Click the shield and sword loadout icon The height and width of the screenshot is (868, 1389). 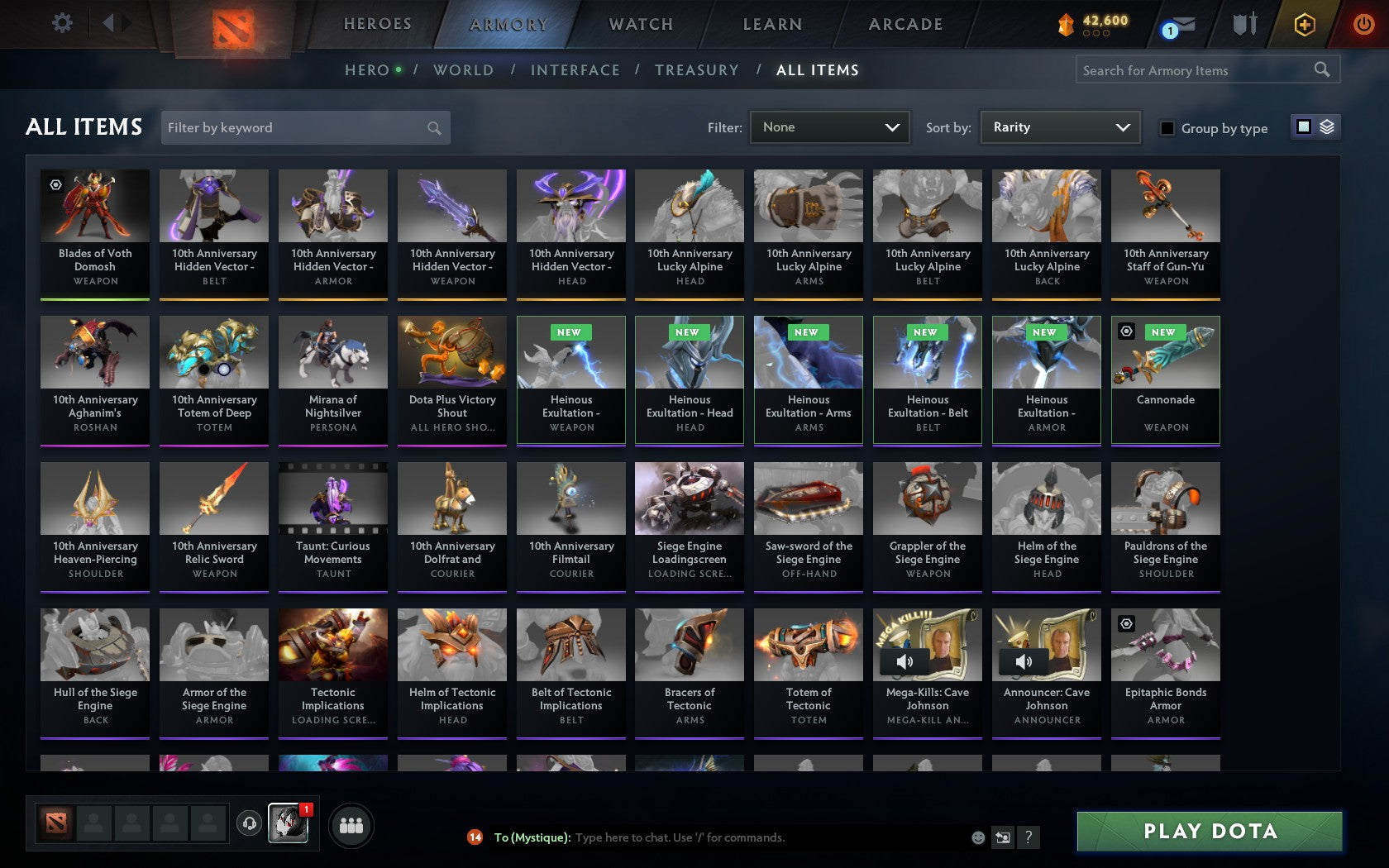coord(1243,25)
